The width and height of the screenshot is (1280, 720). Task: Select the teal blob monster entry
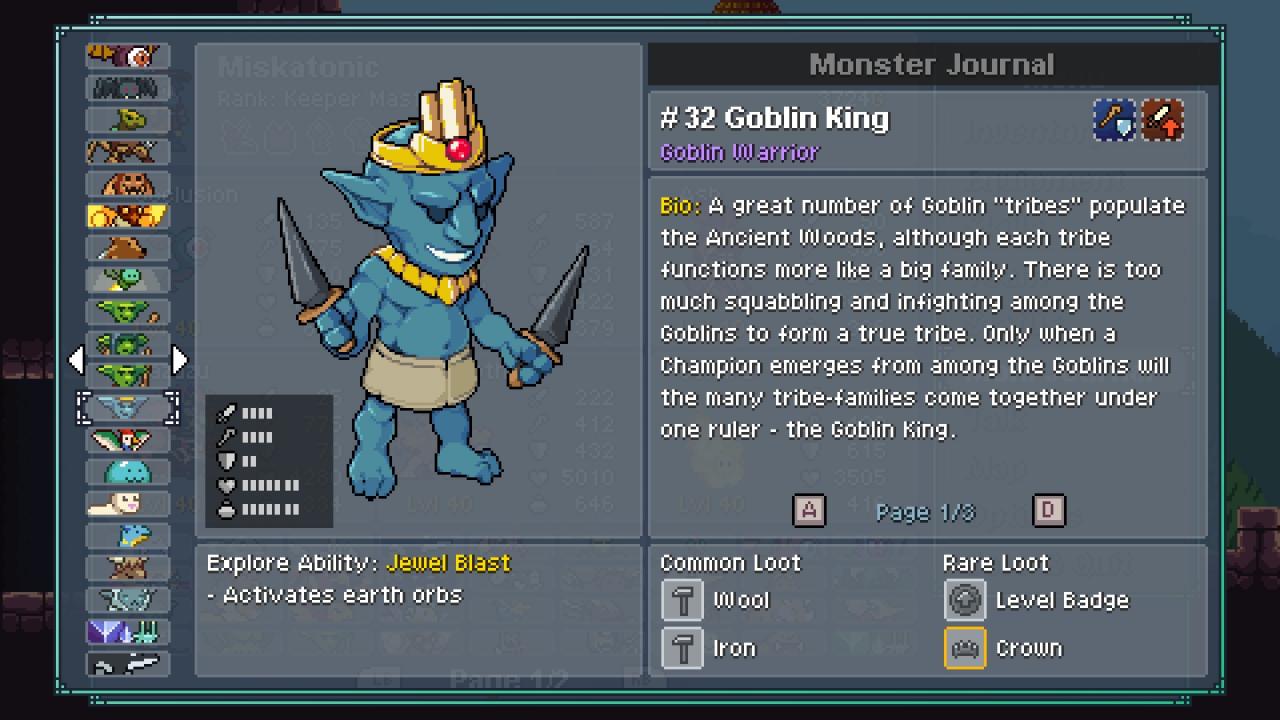pos(128,471)
